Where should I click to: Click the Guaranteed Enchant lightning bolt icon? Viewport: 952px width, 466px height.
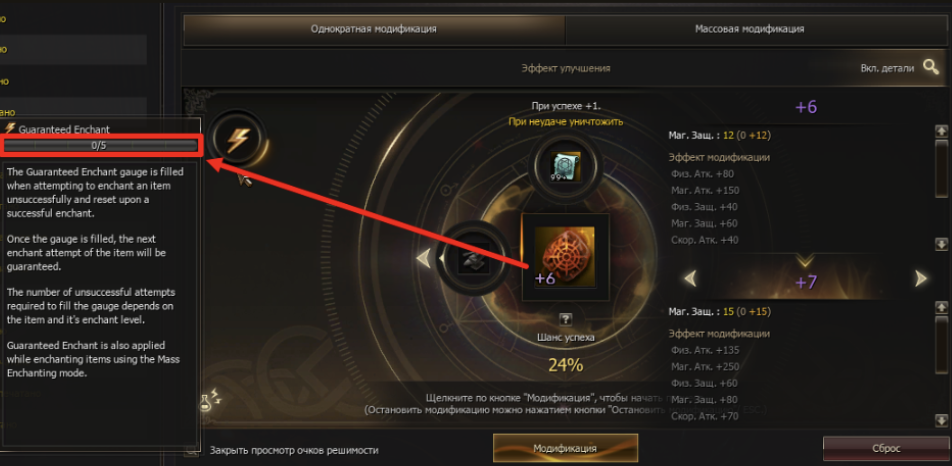pyautogui.click(x=238, y=139)
